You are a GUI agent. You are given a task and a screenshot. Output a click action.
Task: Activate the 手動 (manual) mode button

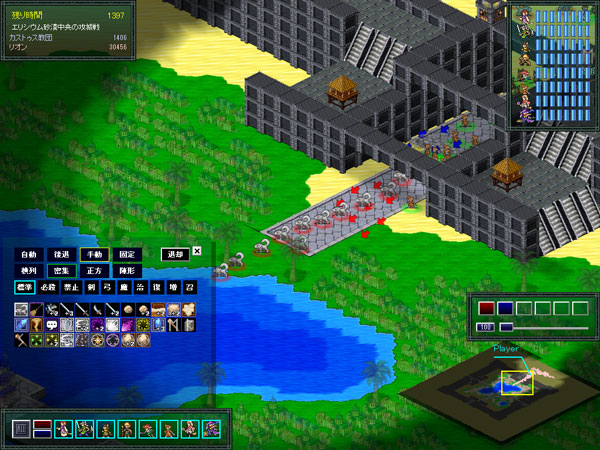(x=94, y=253)
